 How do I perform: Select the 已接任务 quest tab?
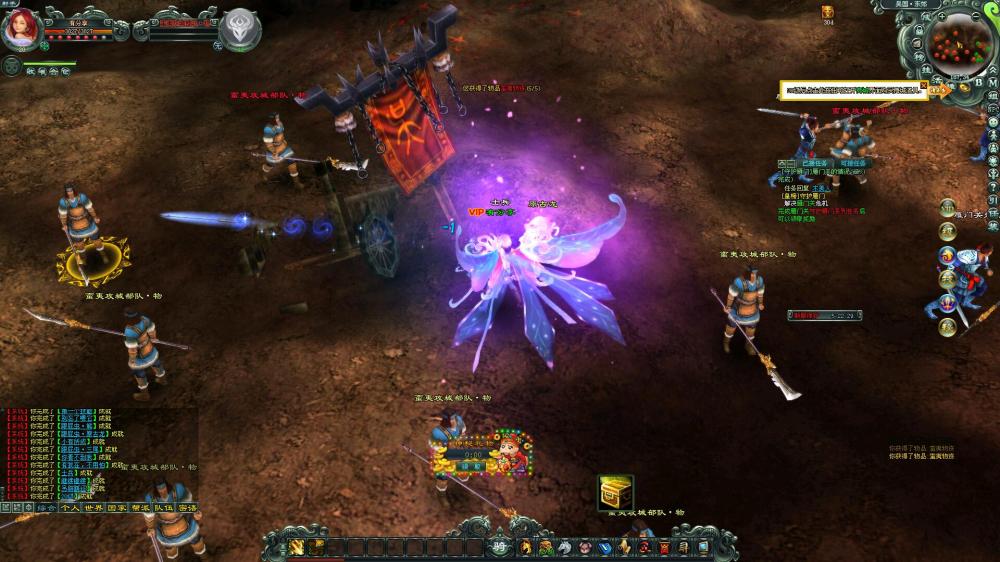[x=815, y=162]
